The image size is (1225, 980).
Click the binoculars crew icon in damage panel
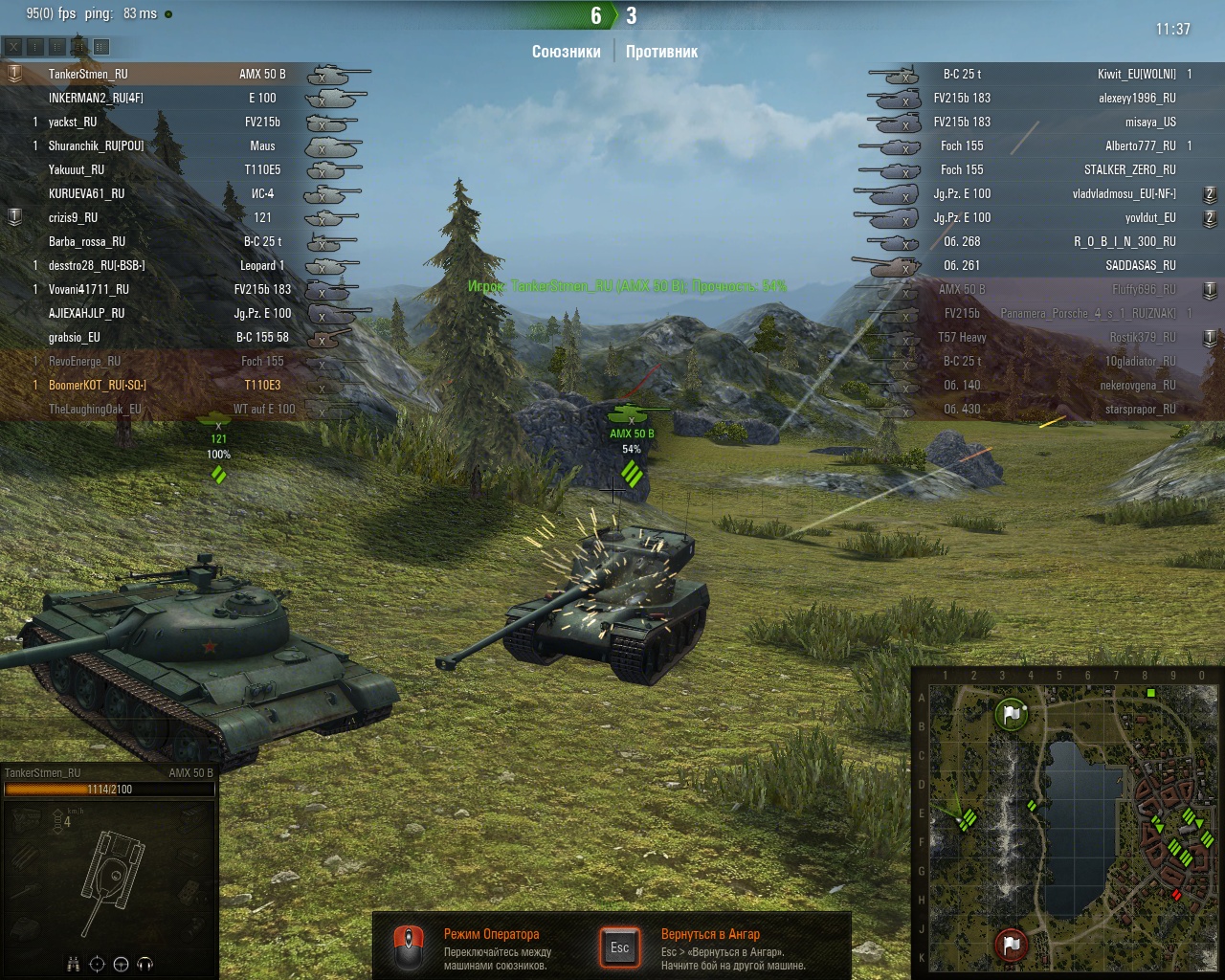point(74,964)
